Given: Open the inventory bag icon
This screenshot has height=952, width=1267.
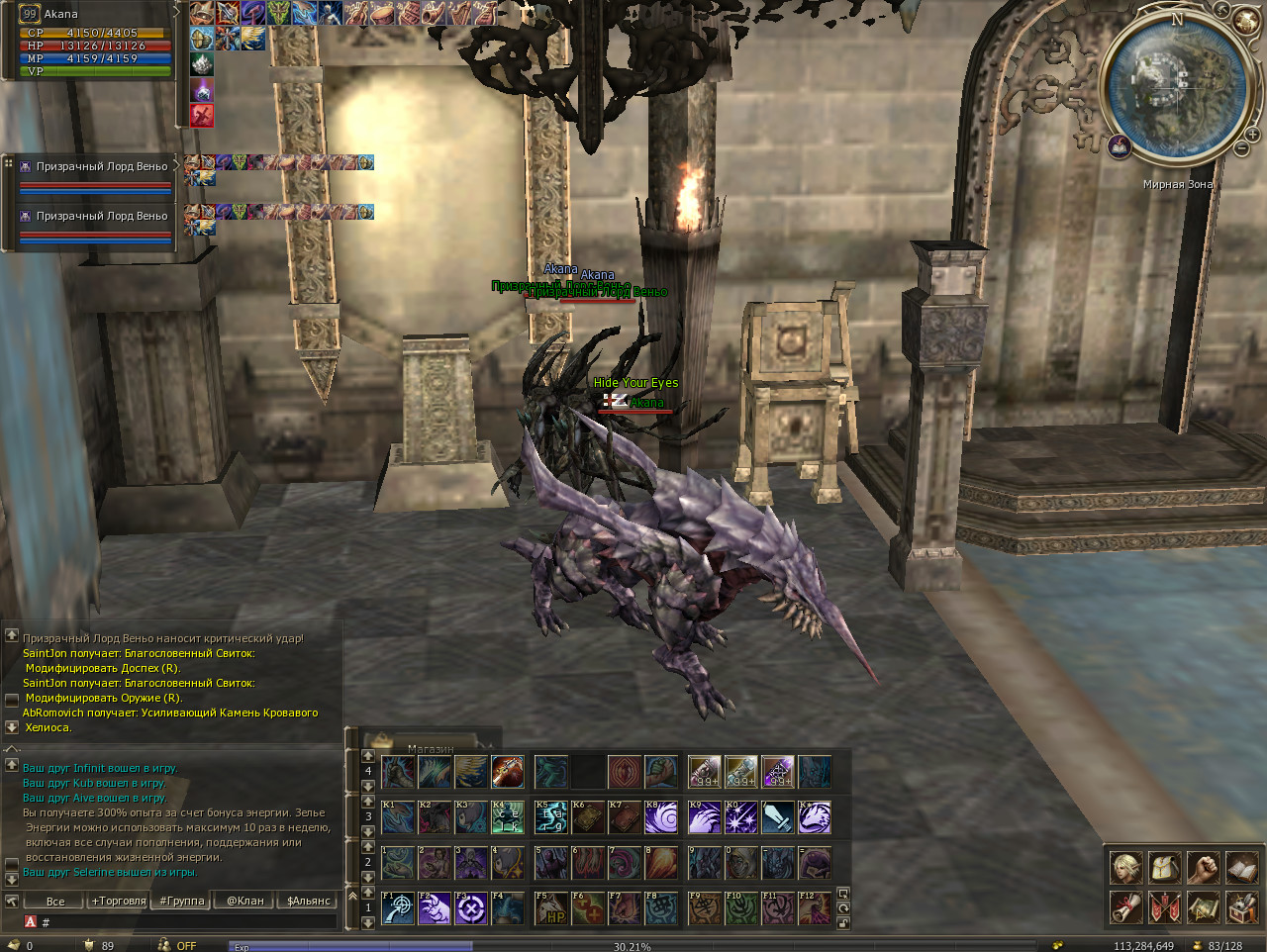Looking at the screenshot, I should coord(1164,868).
